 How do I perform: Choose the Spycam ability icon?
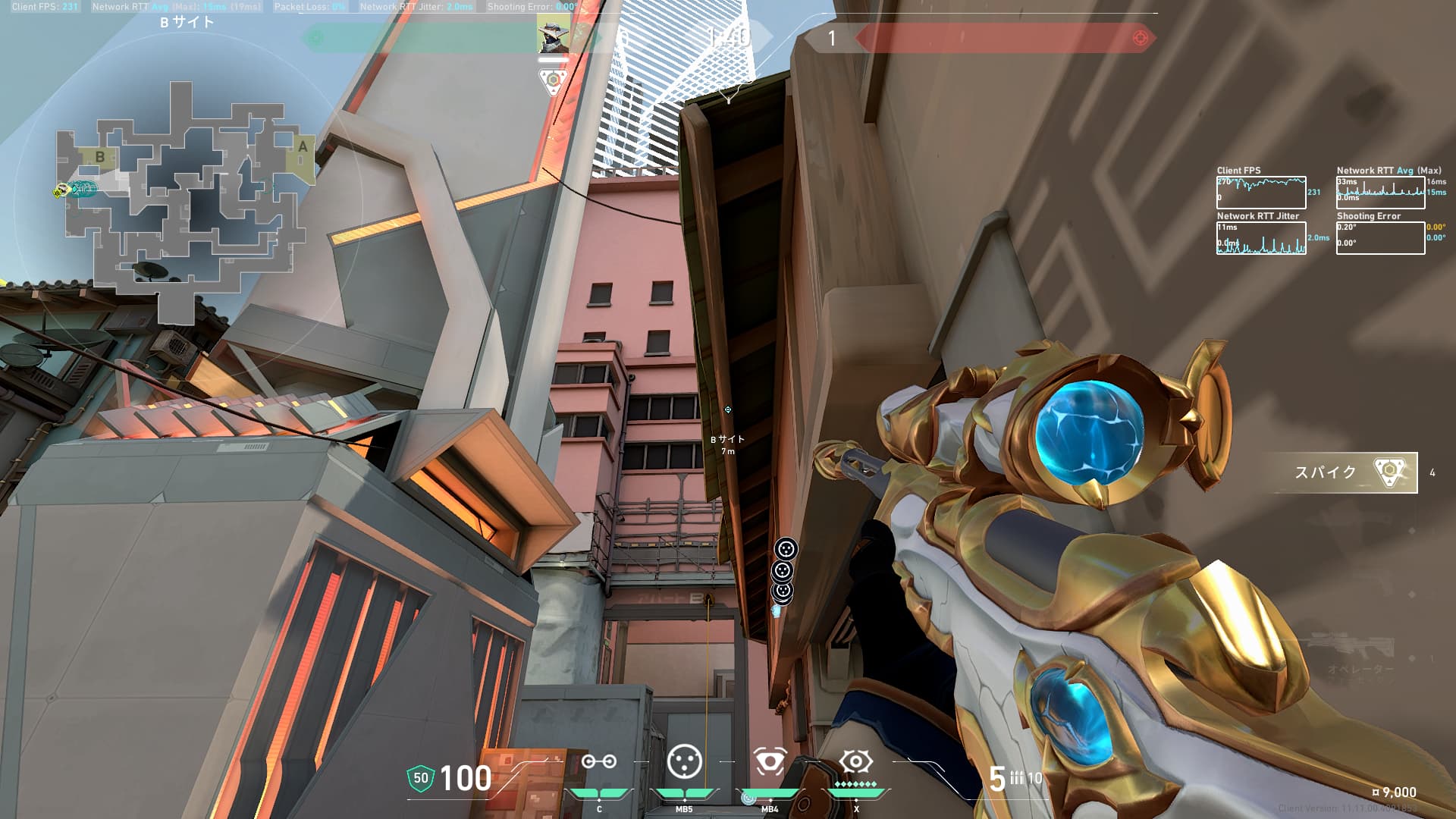[x=769, y=761]
